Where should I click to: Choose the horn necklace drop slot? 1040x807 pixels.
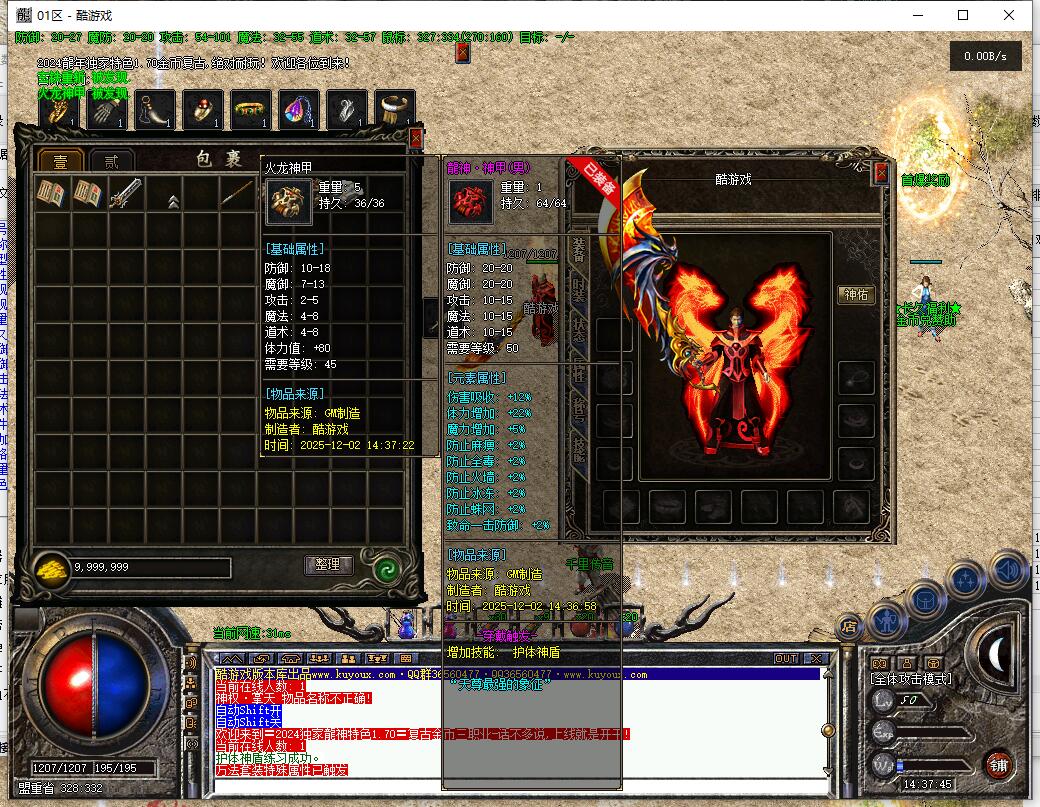pyautogui.click(x=155, y=110)
